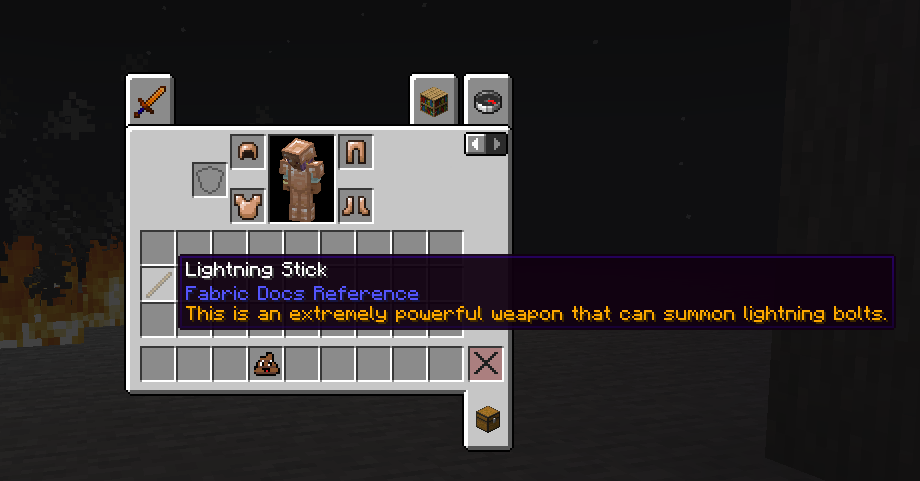
Task: Pick up the Lightning Stick
Action: point(158,284)
